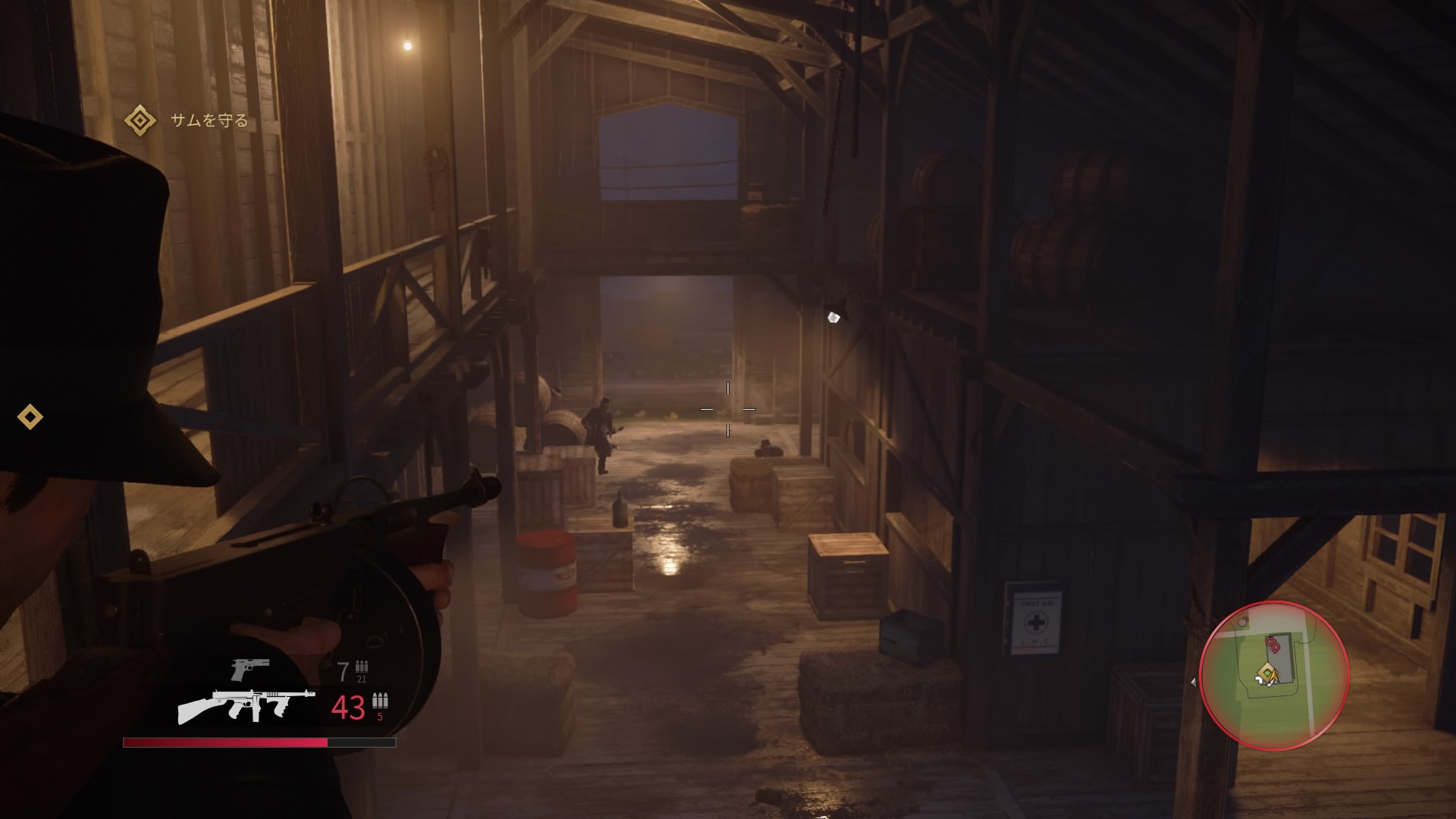Click the gold diamond waypoint marker
Viewport: 1456px width, 819px height.
pyautogui.click(x=30, y=416)
